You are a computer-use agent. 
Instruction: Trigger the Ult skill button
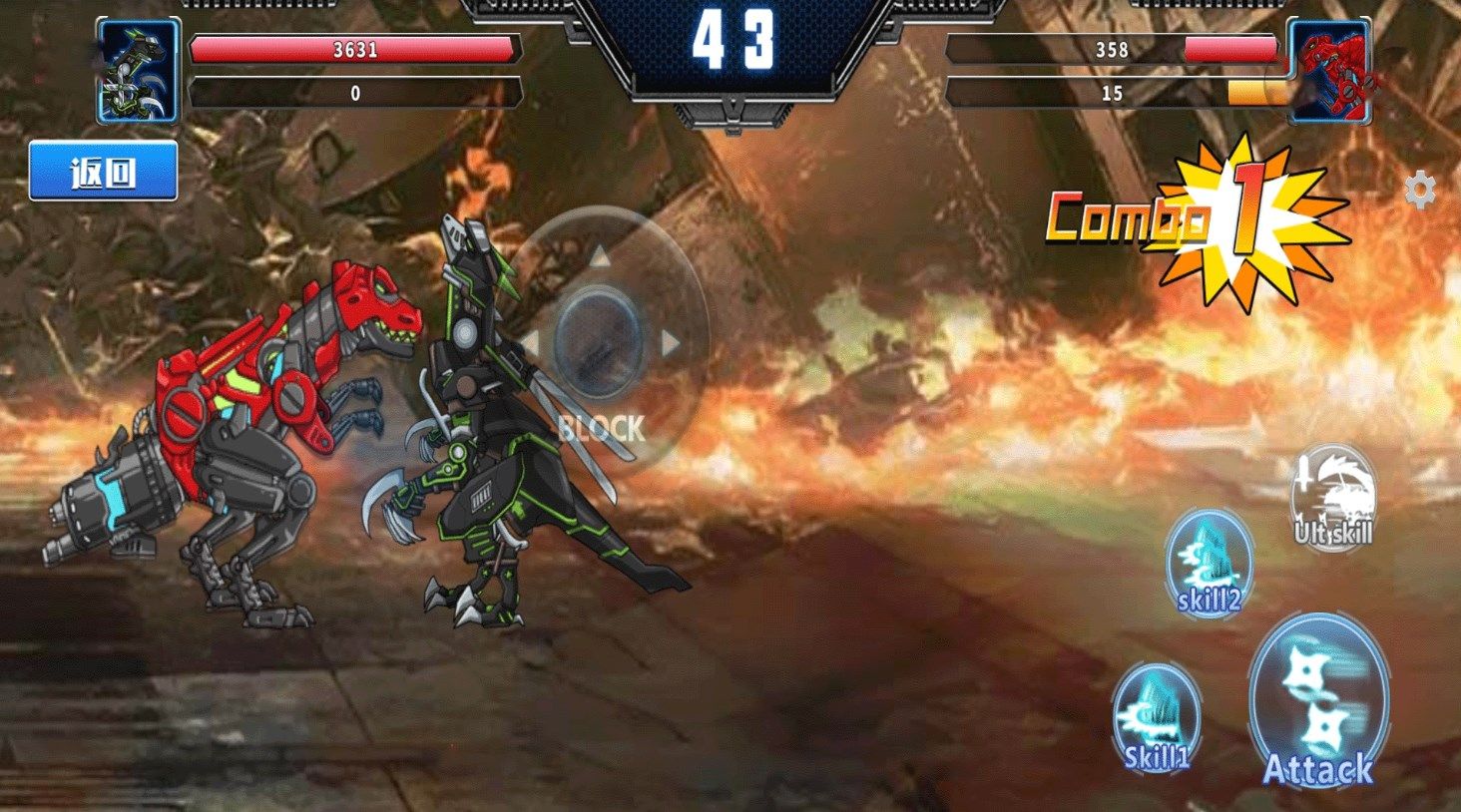coord(1332,498)
